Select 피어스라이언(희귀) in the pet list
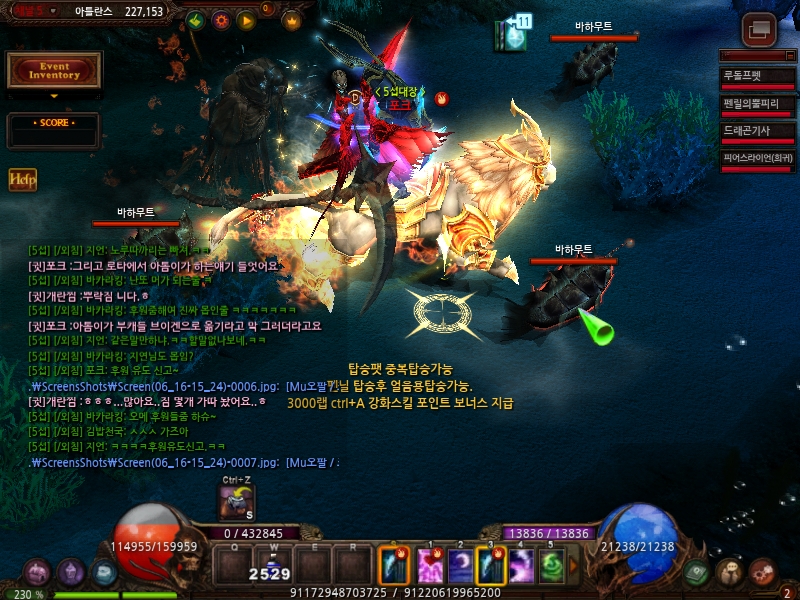The height and width of the screenshot is (600, 800). [x=757, y=158]
